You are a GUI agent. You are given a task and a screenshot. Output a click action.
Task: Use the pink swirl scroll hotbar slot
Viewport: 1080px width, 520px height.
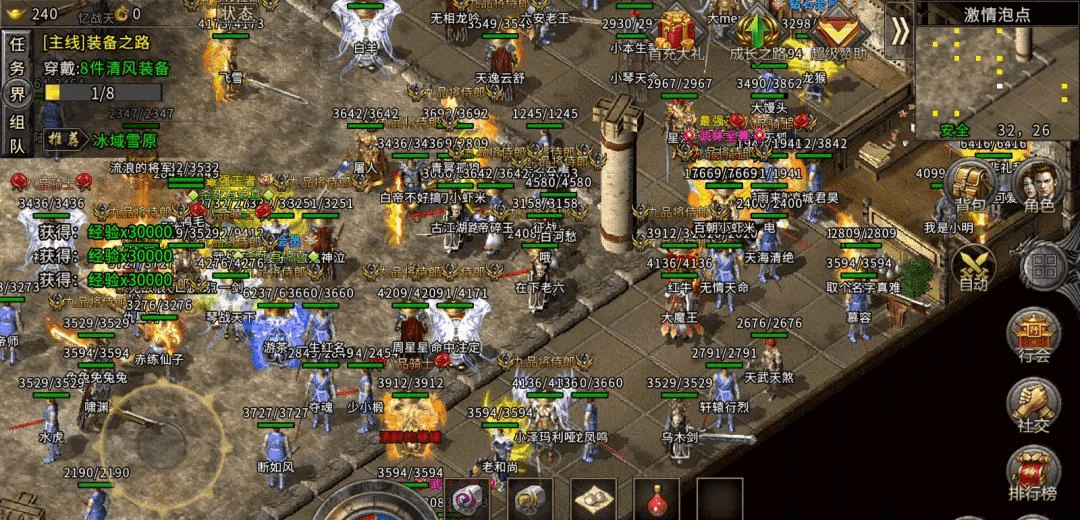[467, 499]
